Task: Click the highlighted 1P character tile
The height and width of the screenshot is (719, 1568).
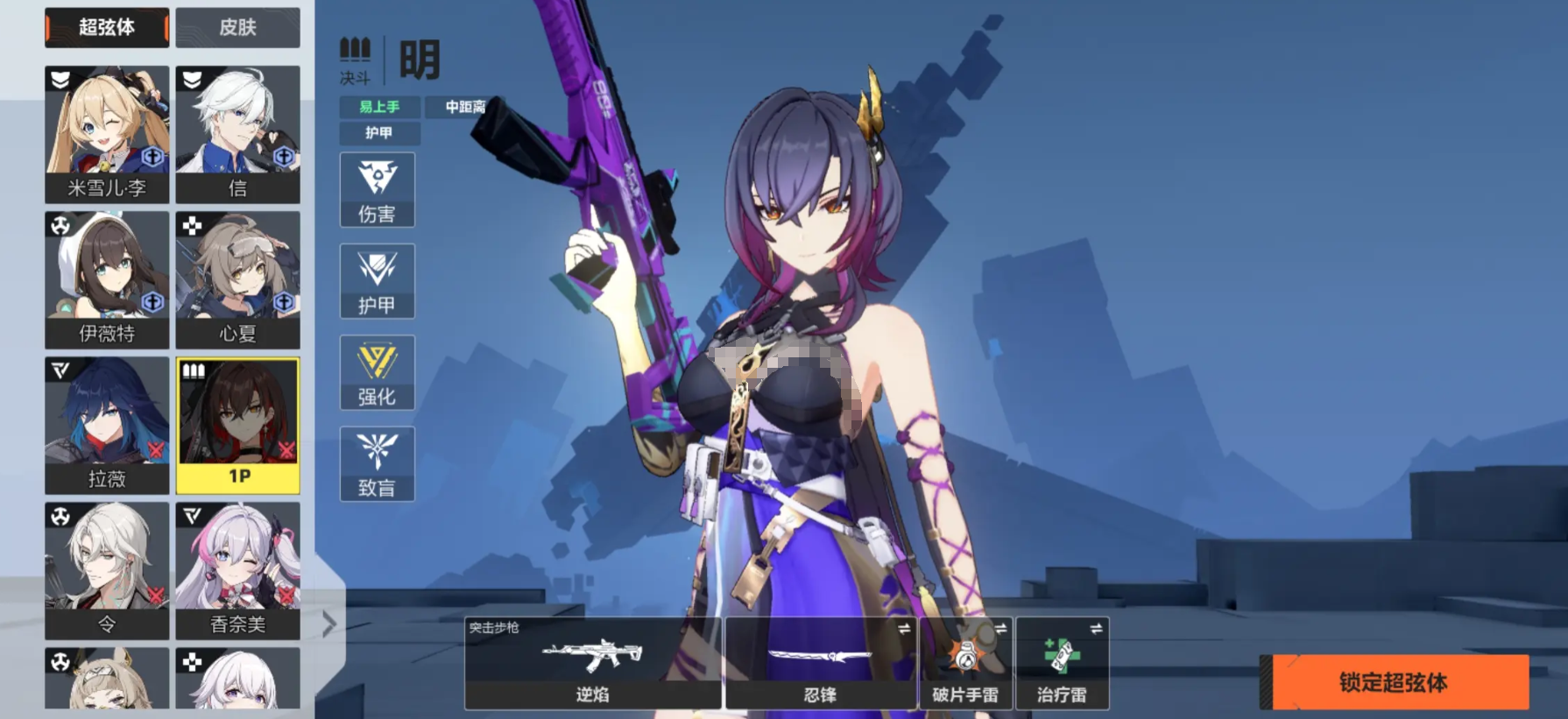Action: pos(237,425)
